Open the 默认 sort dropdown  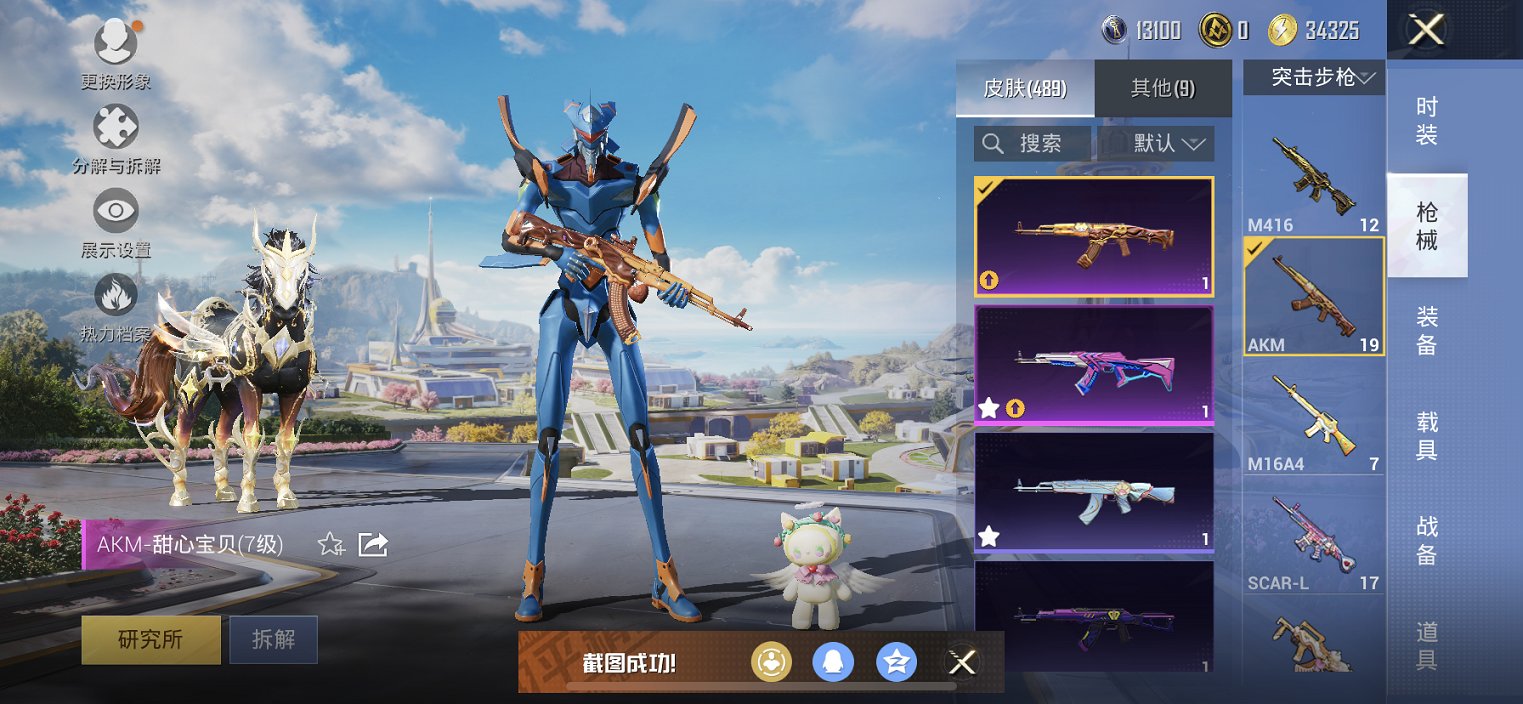coord(1156,144)
